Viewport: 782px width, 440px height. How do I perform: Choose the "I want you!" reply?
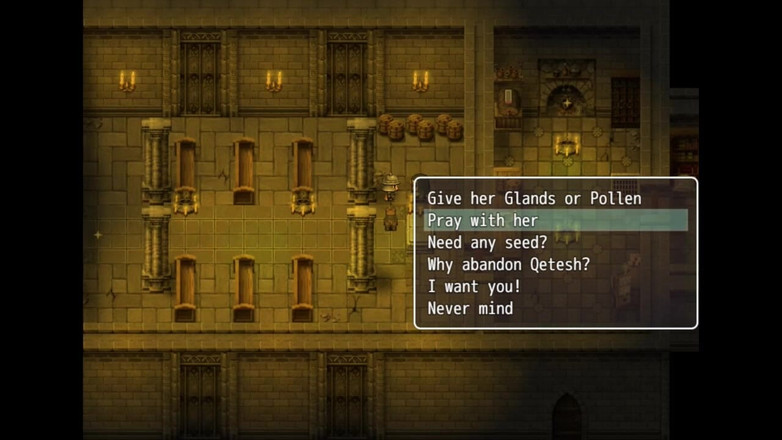tap(474, 287)
